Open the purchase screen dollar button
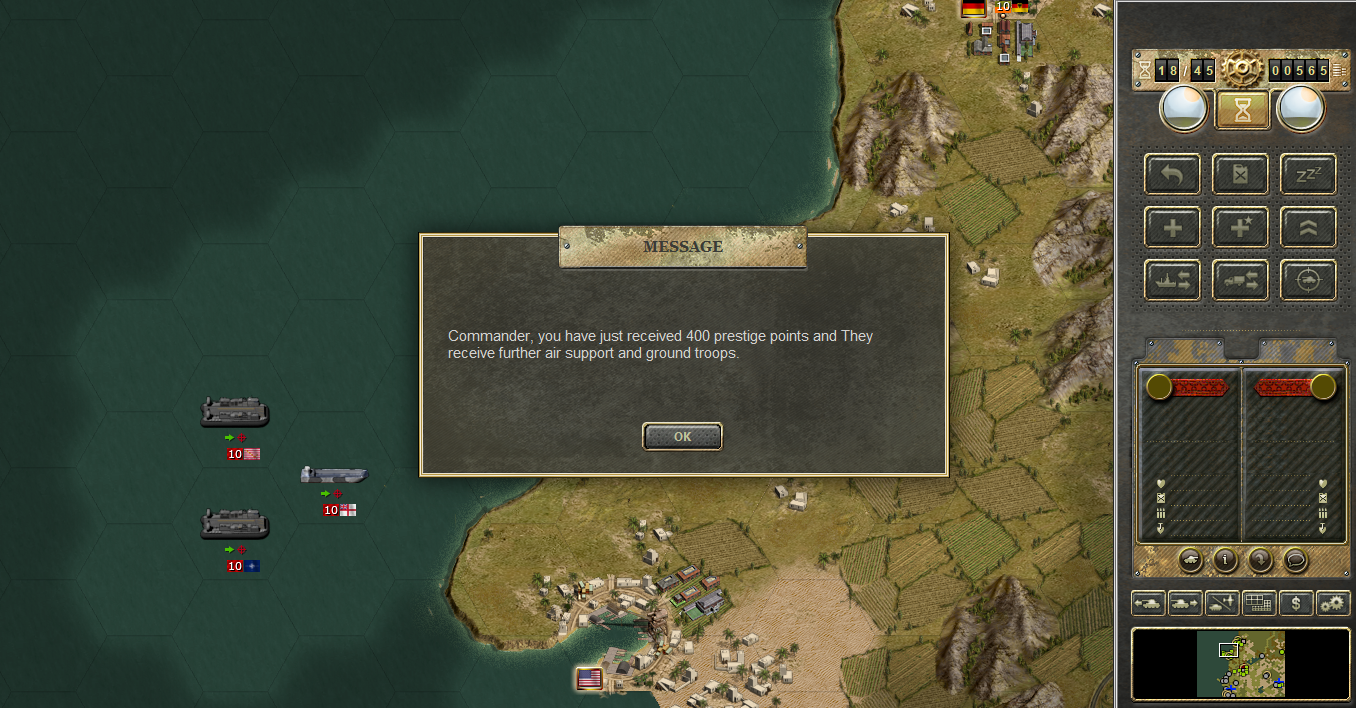Screen dimensions: 1356x708 (1296, 603)
